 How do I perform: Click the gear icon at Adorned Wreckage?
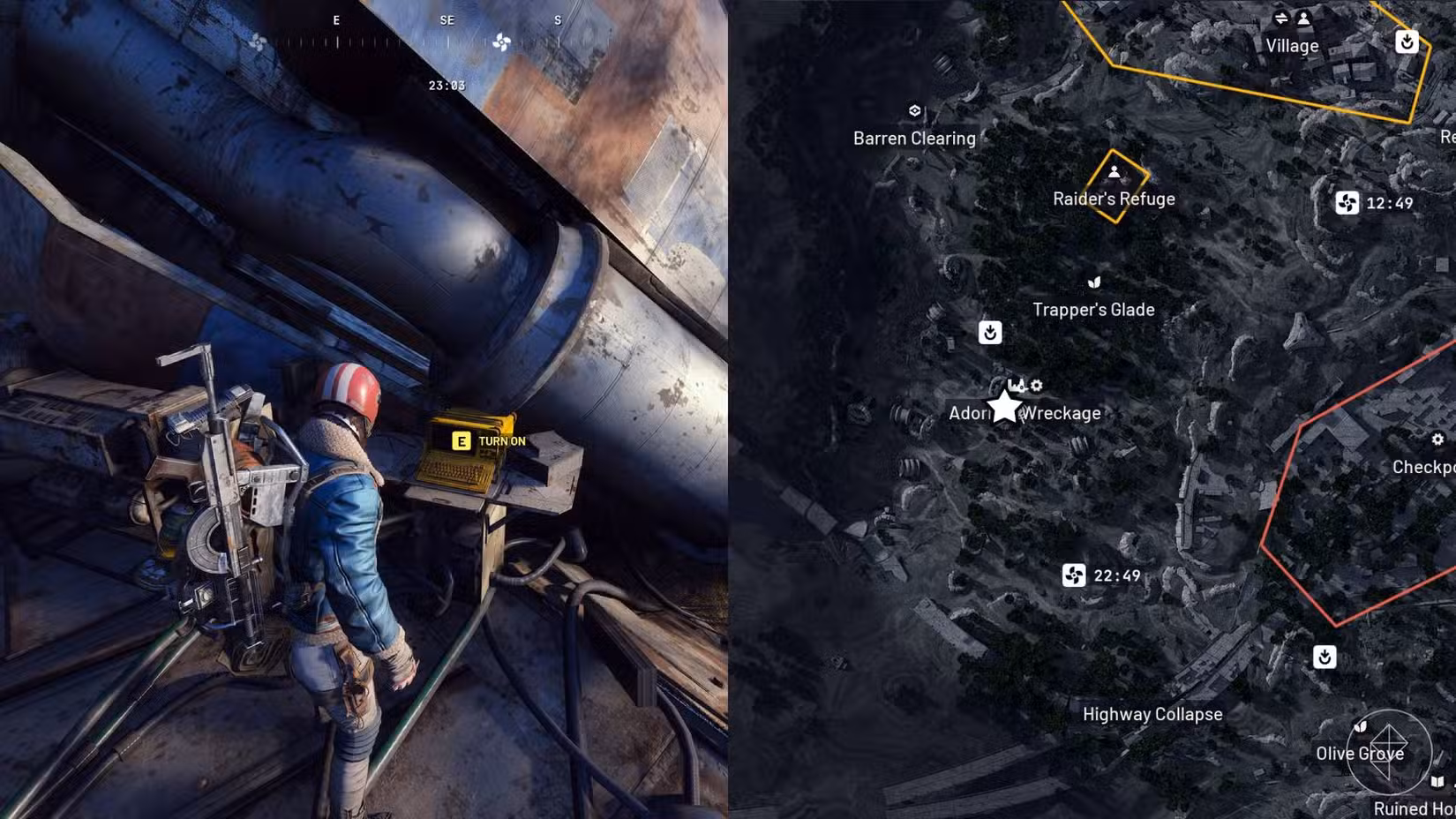point(1037,386)
